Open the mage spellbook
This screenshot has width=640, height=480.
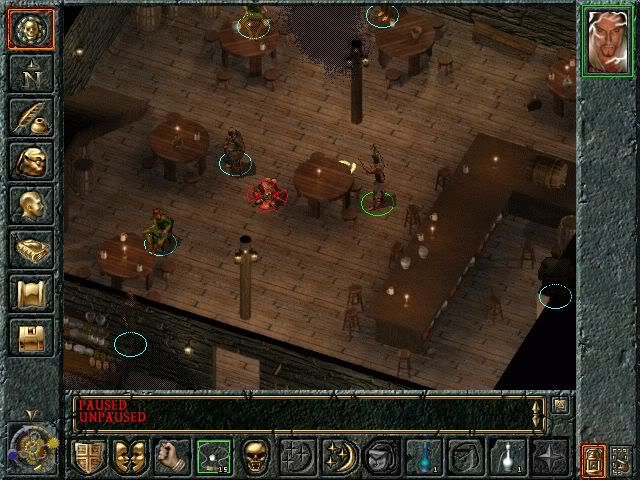[x=30, y=249]
